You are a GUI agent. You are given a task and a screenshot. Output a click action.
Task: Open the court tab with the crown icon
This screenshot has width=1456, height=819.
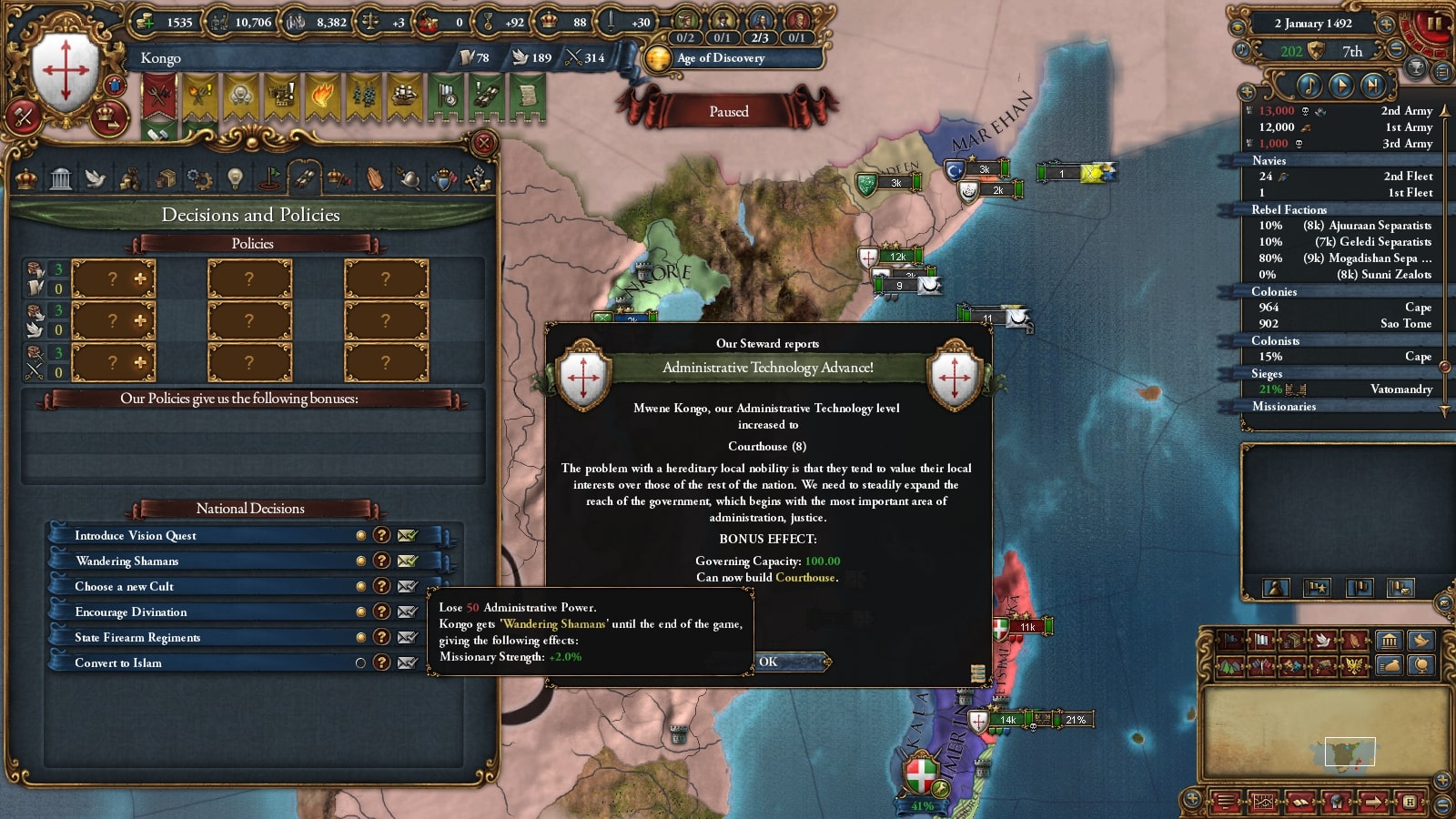[x=26, y=178]
